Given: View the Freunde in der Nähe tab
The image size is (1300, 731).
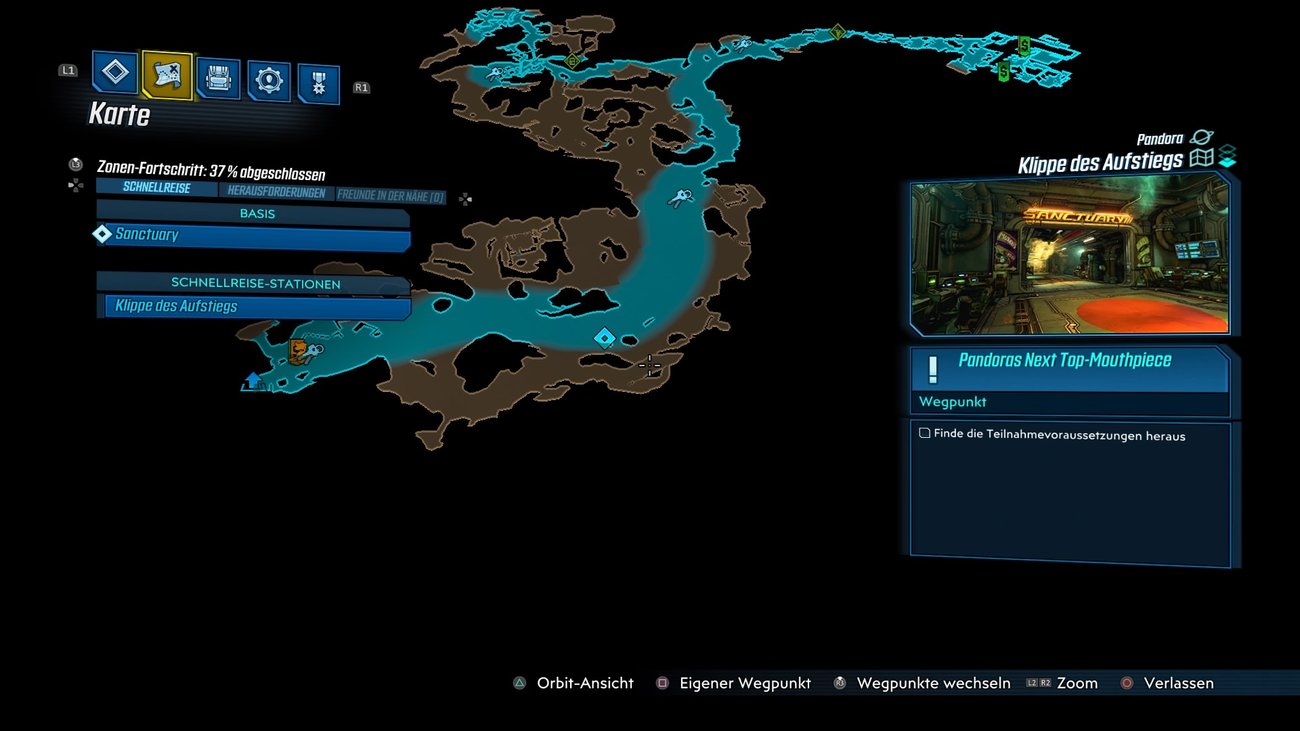Looking at the screenshot, I should 390,196.
